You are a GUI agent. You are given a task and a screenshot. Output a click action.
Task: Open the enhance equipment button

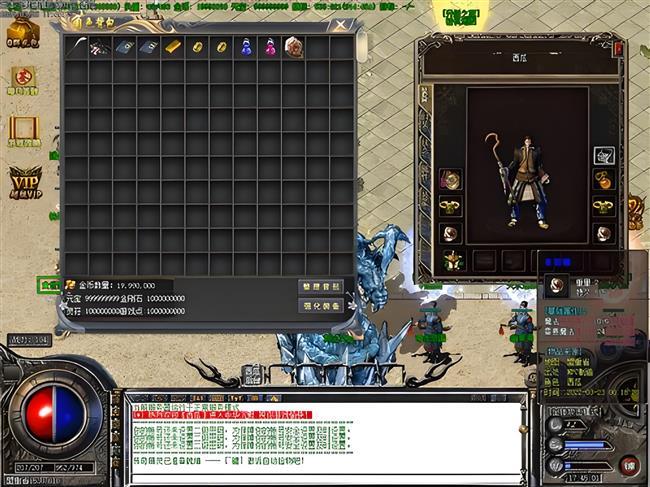point(320,305)
